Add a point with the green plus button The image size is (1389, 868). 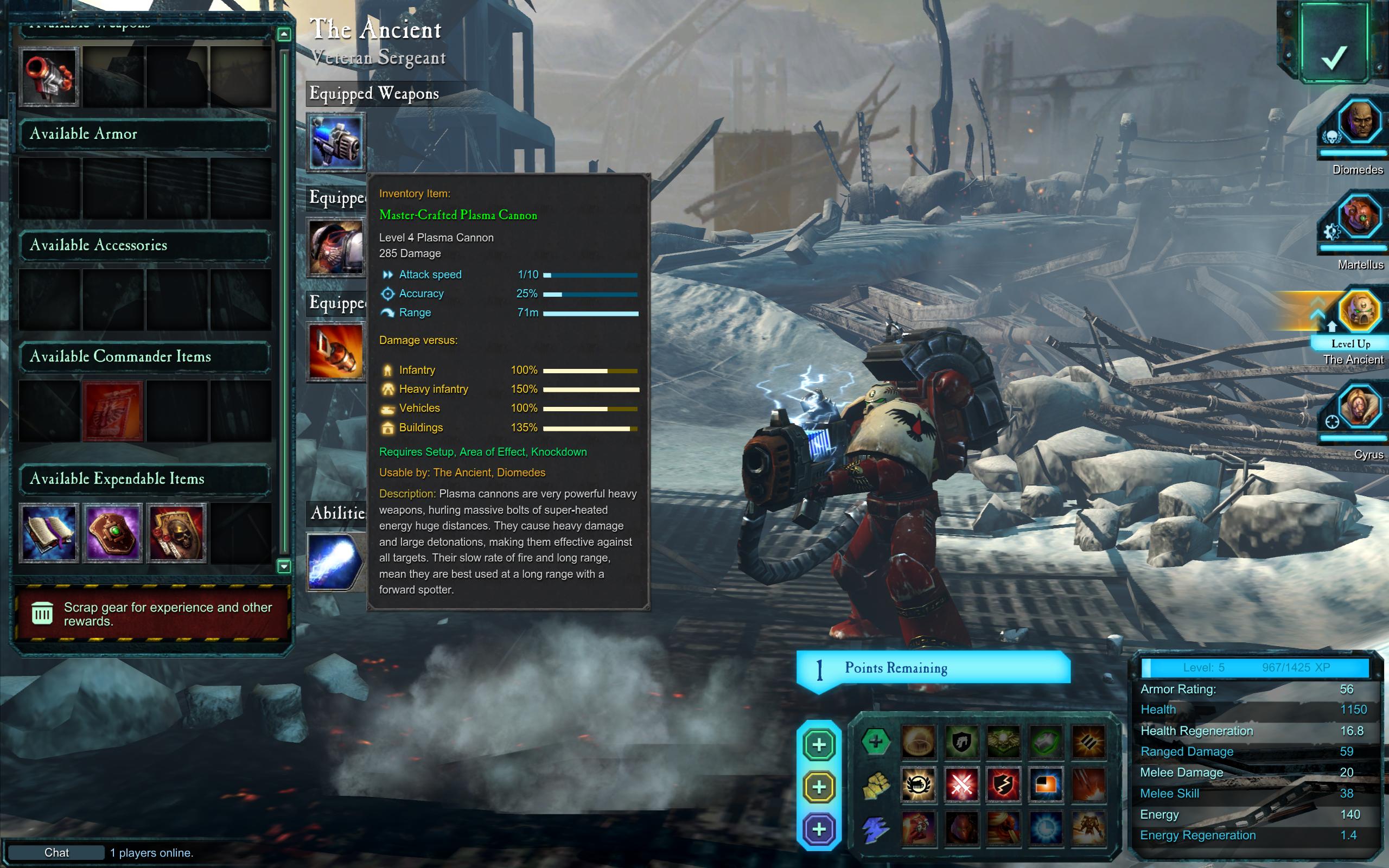(819, 744)
